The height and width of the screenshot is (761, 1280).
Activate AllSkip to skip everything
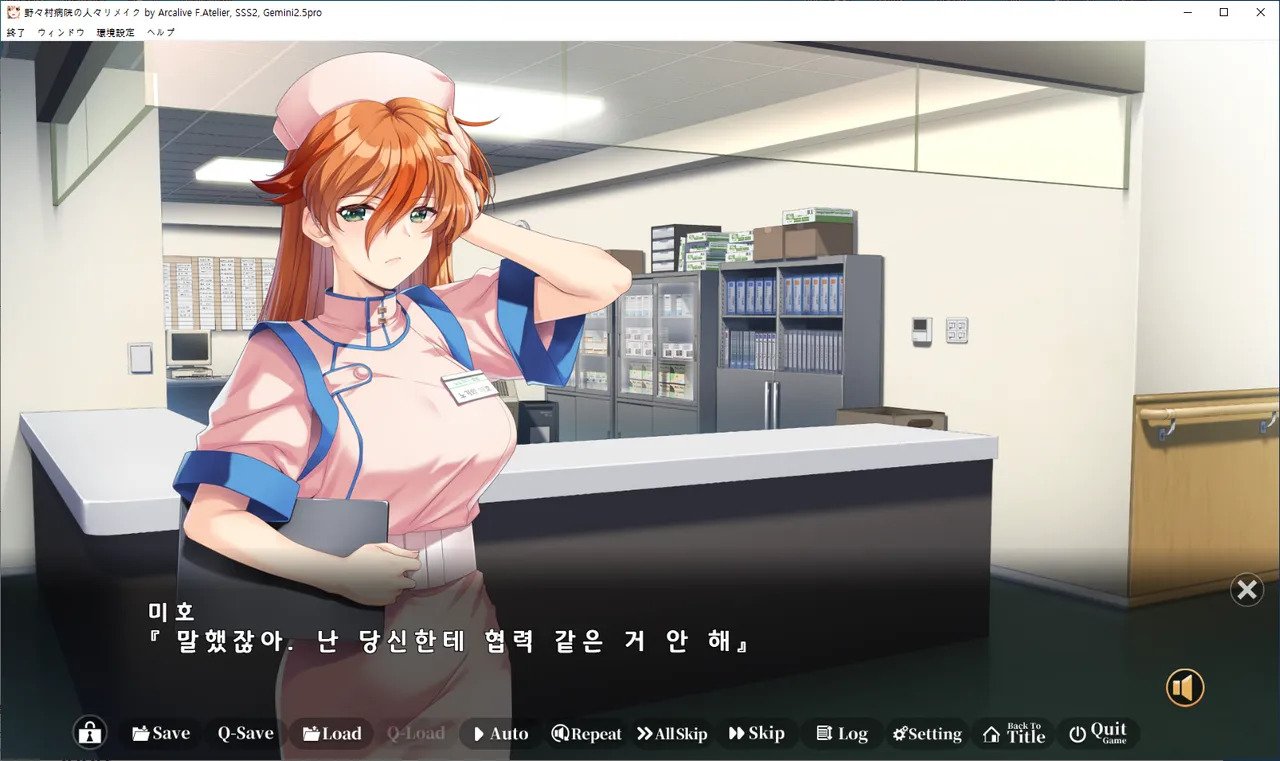(x=671, y=733)
